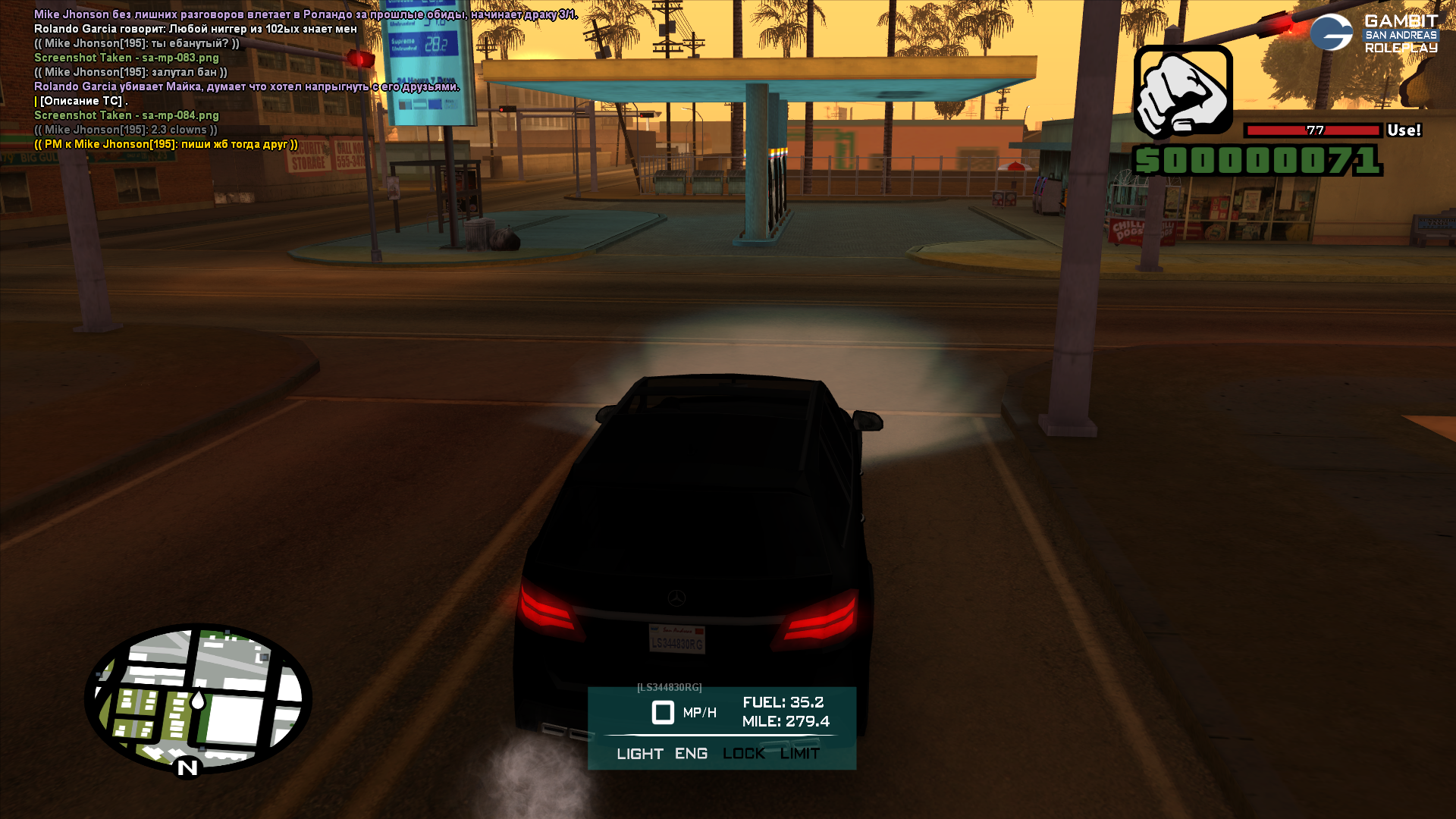Click the fist weapon icon
The width and height of the screenshot is (1456, 819).
(1182, 91)
